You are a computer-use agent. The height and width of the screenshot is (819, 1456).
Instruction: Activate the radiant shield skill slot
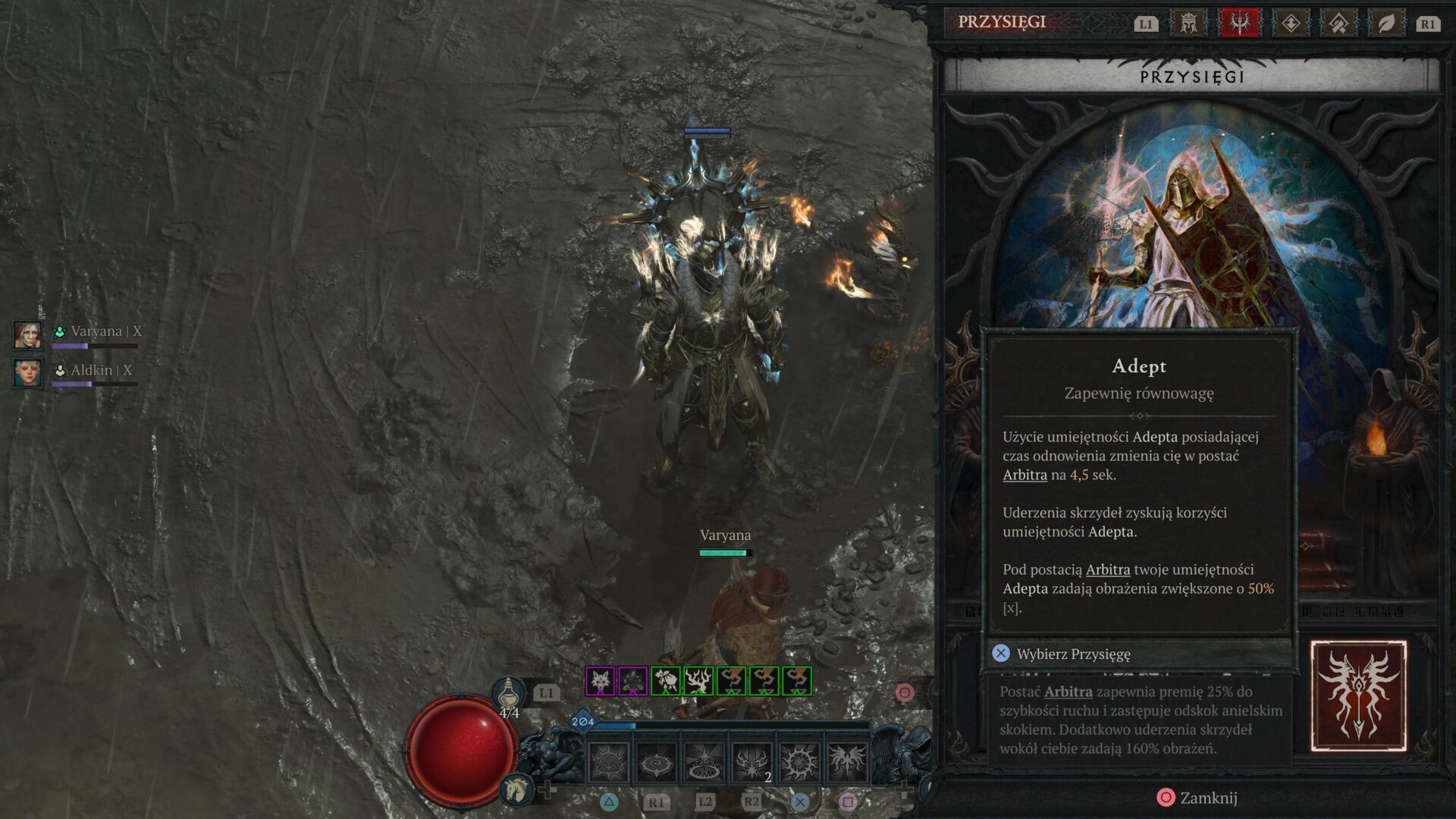[608, 761]
